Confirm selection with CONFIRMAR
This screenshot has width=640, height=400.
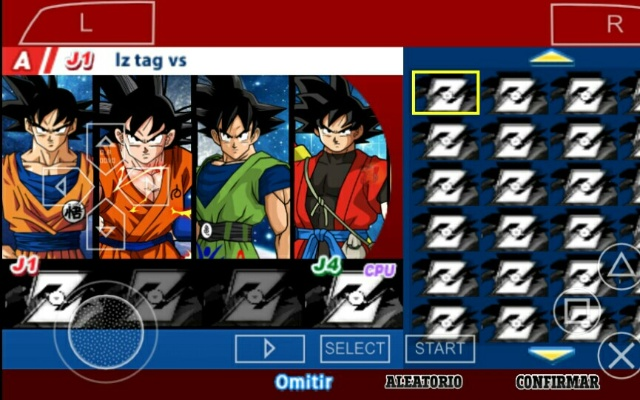point(557,382)
